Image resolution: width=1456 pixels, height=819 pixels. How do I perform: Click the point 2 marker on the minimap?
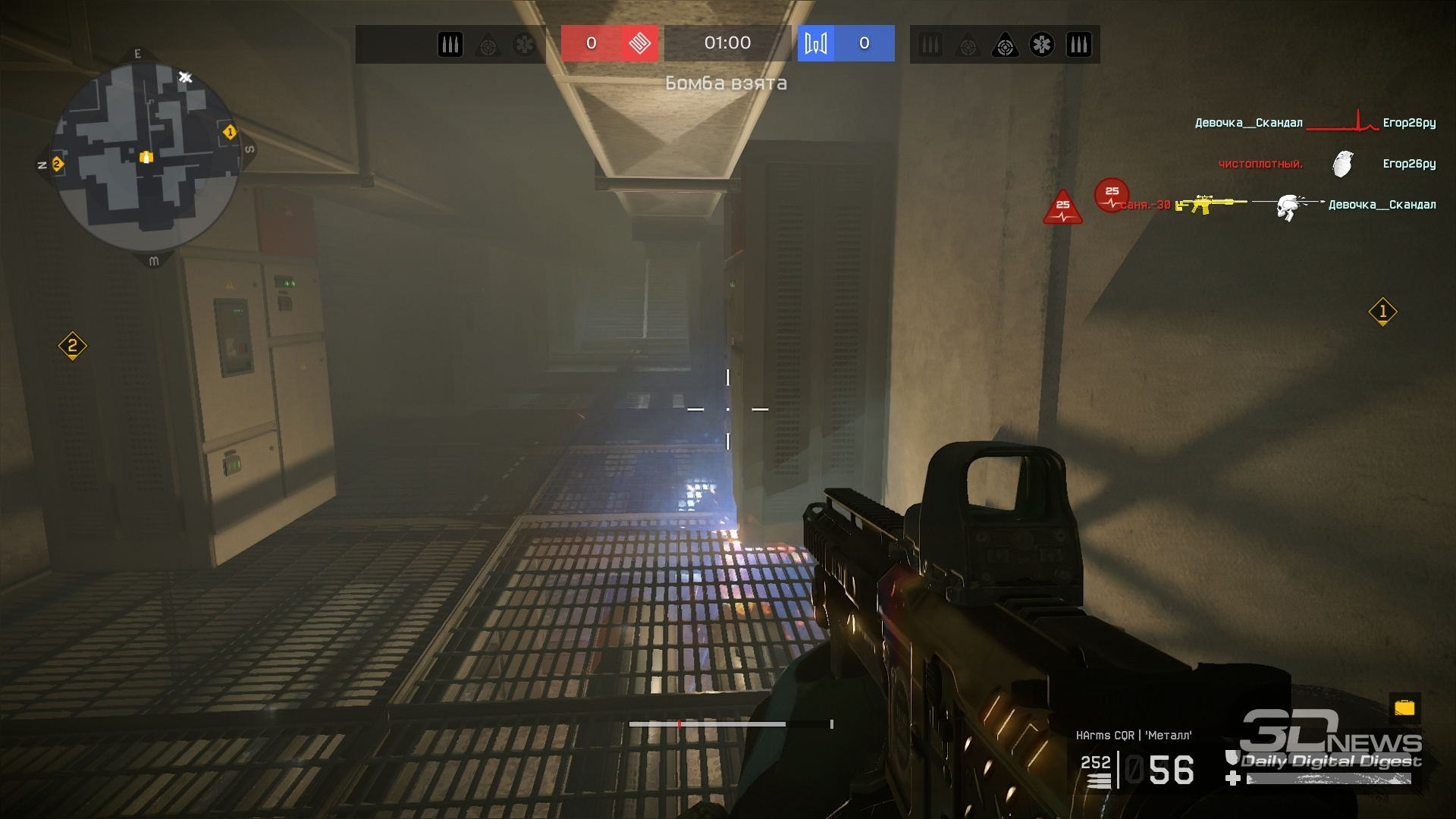(x=57, y=164)
